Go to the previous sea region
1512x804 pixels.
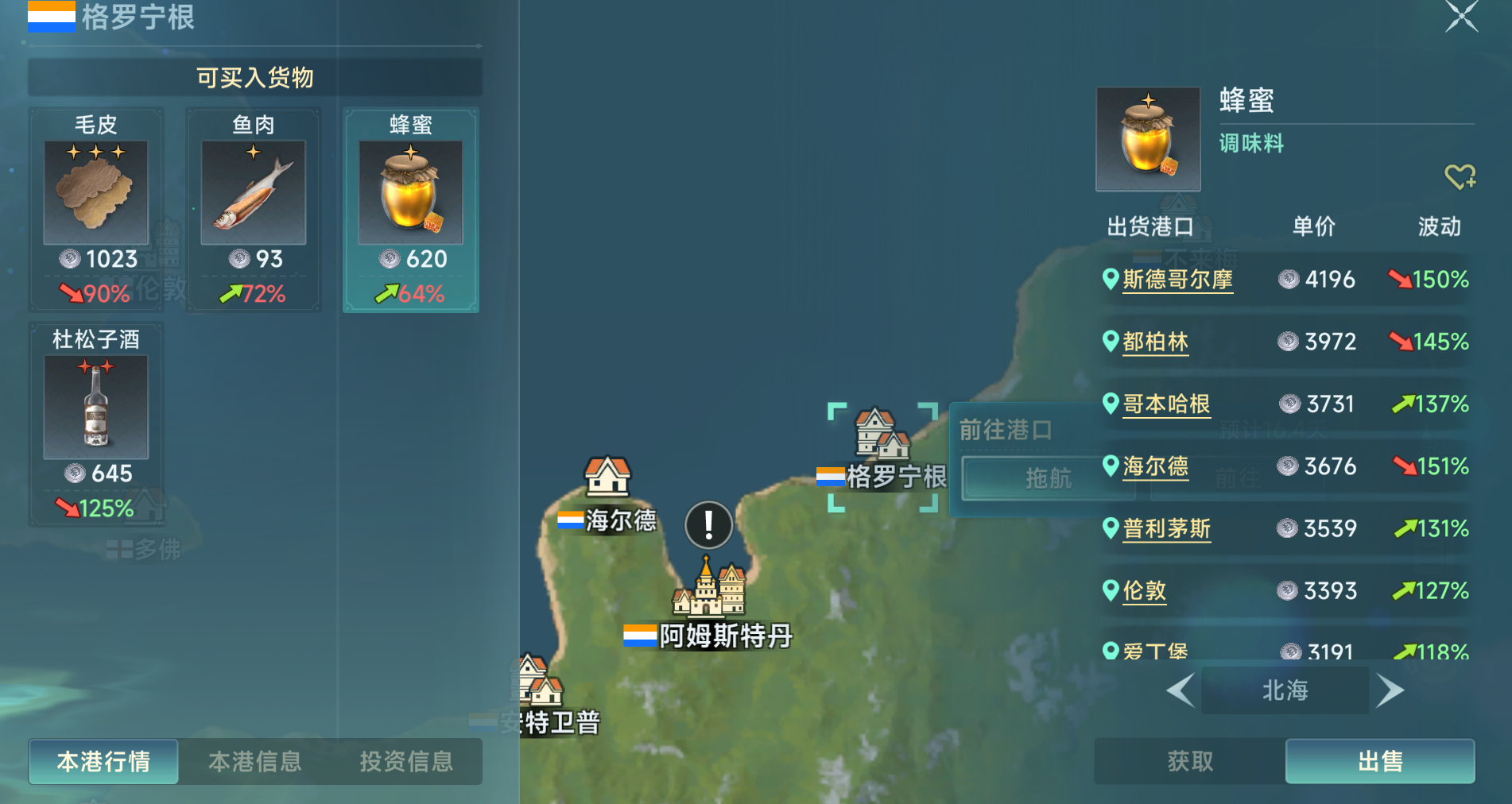point(1181,690)
